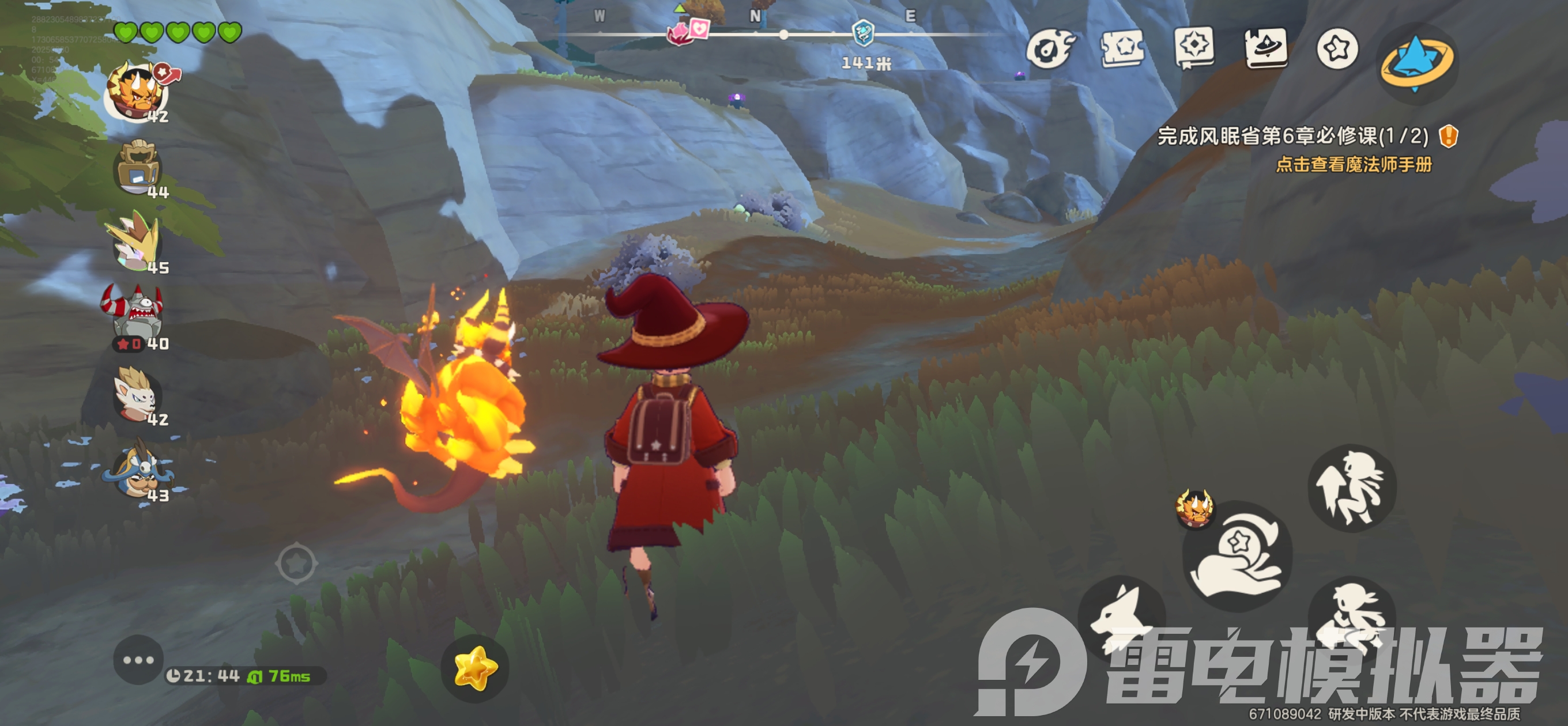This screenshot has height=726, width=1568.
Task: Open the flaming eye icon menu
Action: (x=1050, y=48)
